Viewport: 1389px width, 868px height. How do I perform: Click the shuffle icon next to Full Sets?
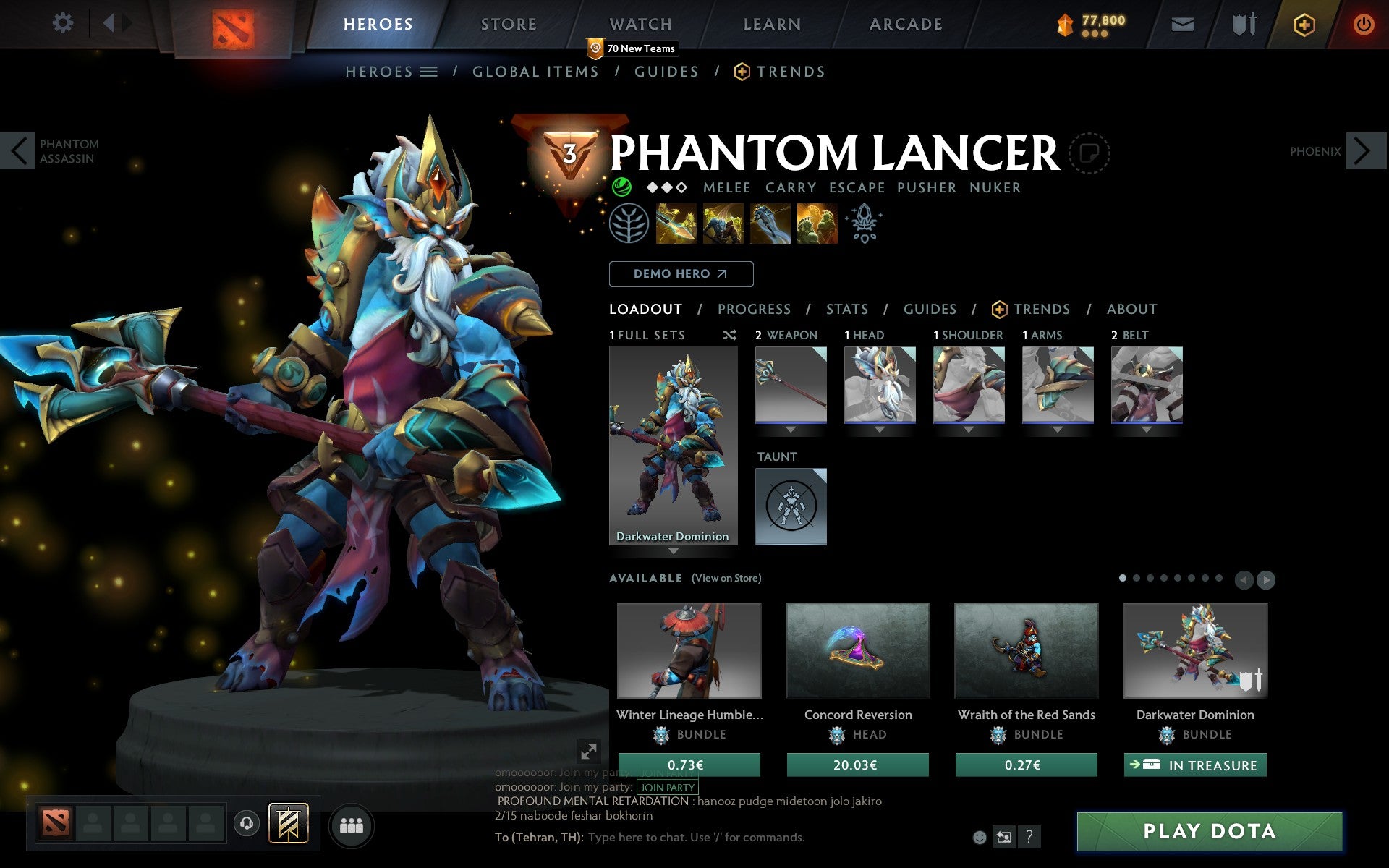click(729, 335)
